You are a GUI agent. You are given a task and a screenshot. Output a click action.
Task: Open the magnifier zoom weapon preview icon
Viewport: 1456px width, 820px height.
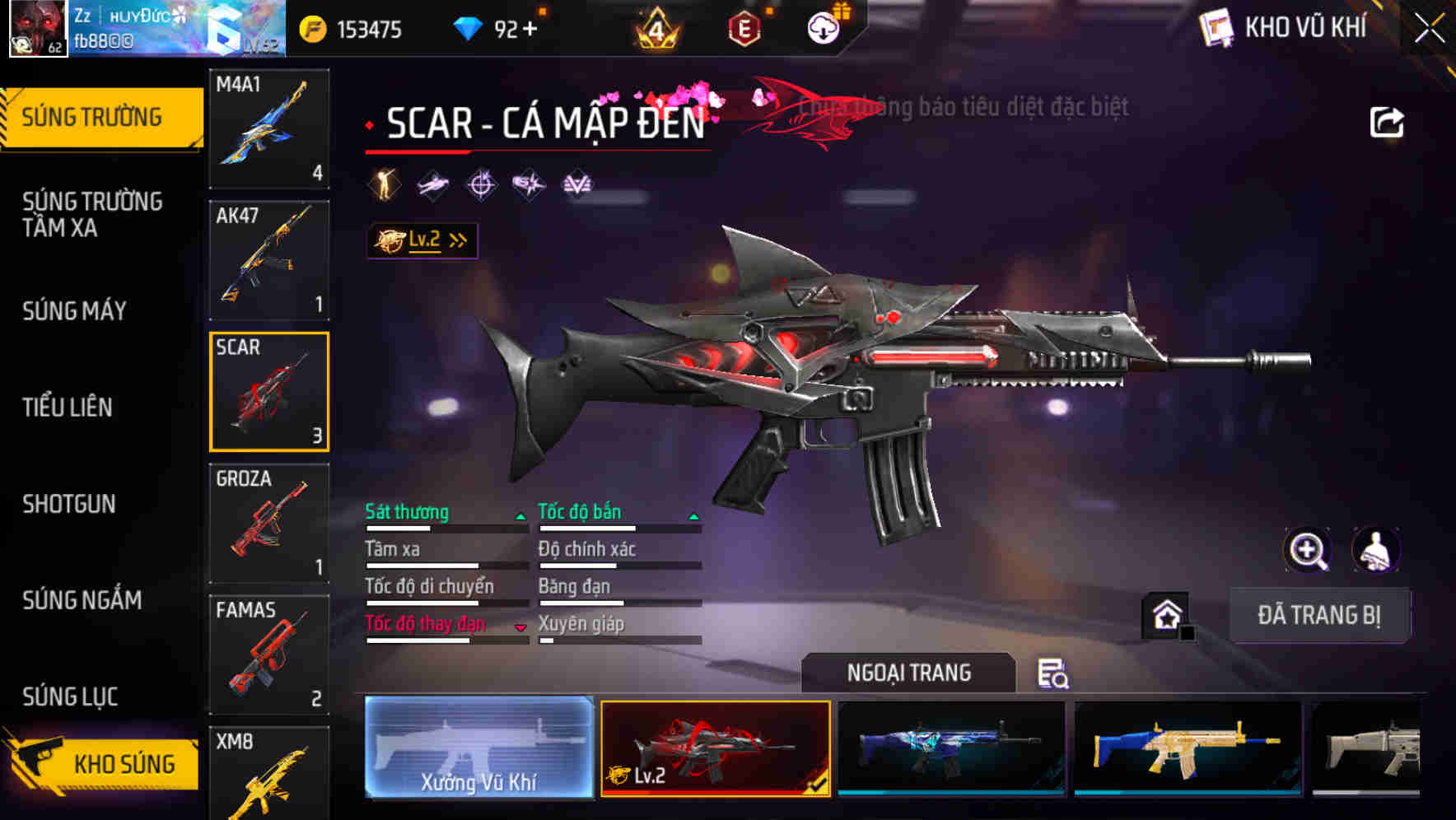tap(1309, 550)
